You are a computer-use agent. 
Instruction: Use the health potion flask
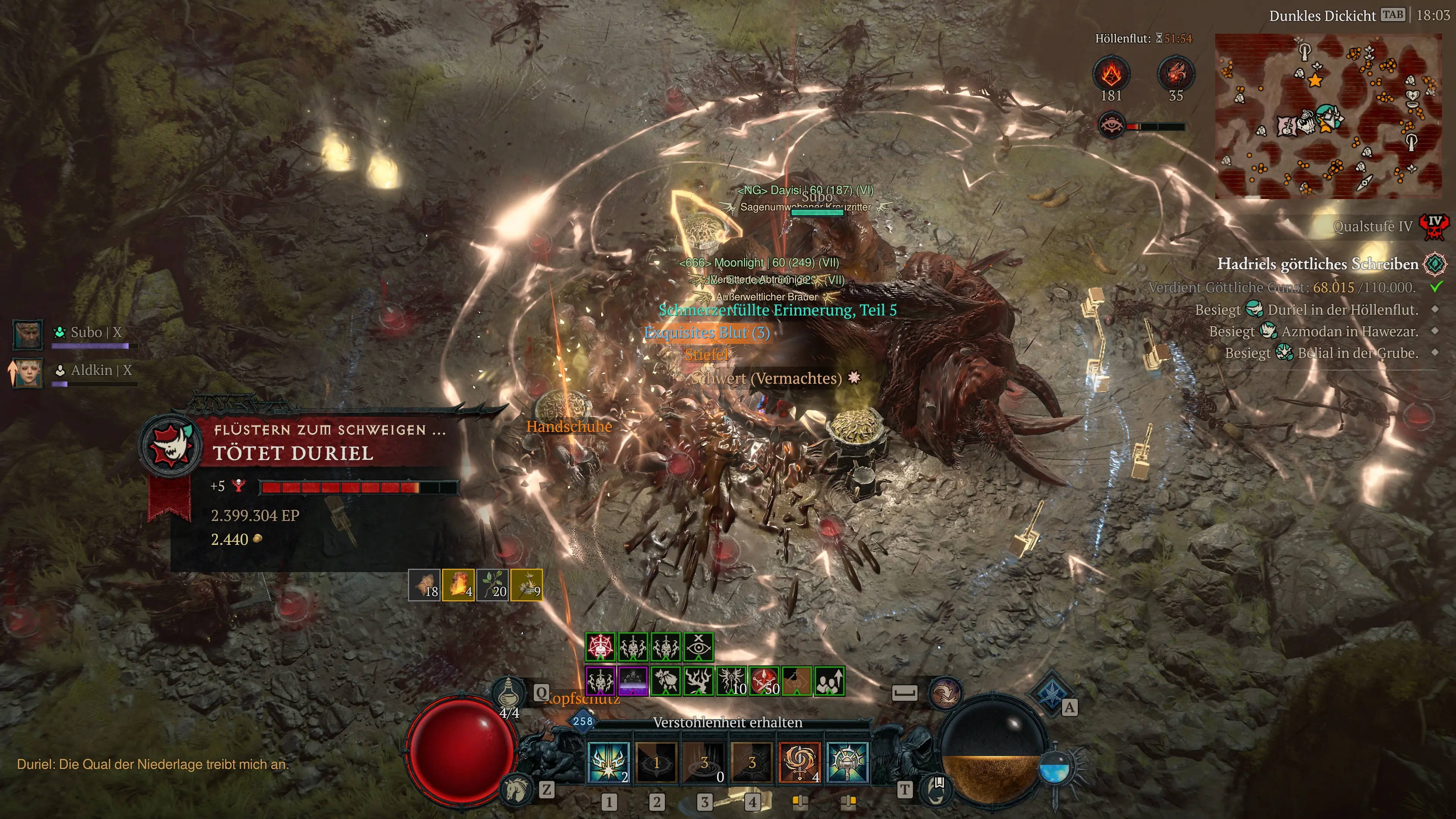point(508,691)
